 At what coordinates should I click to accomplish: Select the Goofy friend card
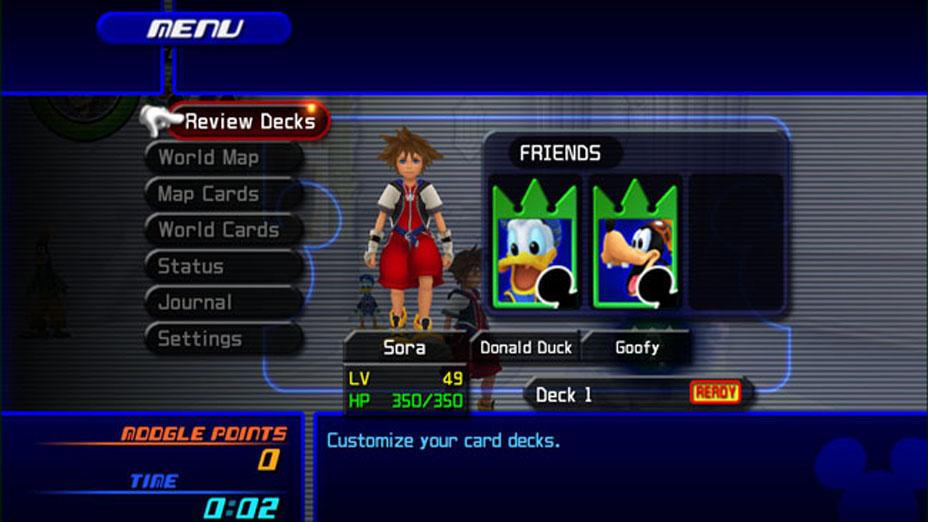(x=635, y=244)
